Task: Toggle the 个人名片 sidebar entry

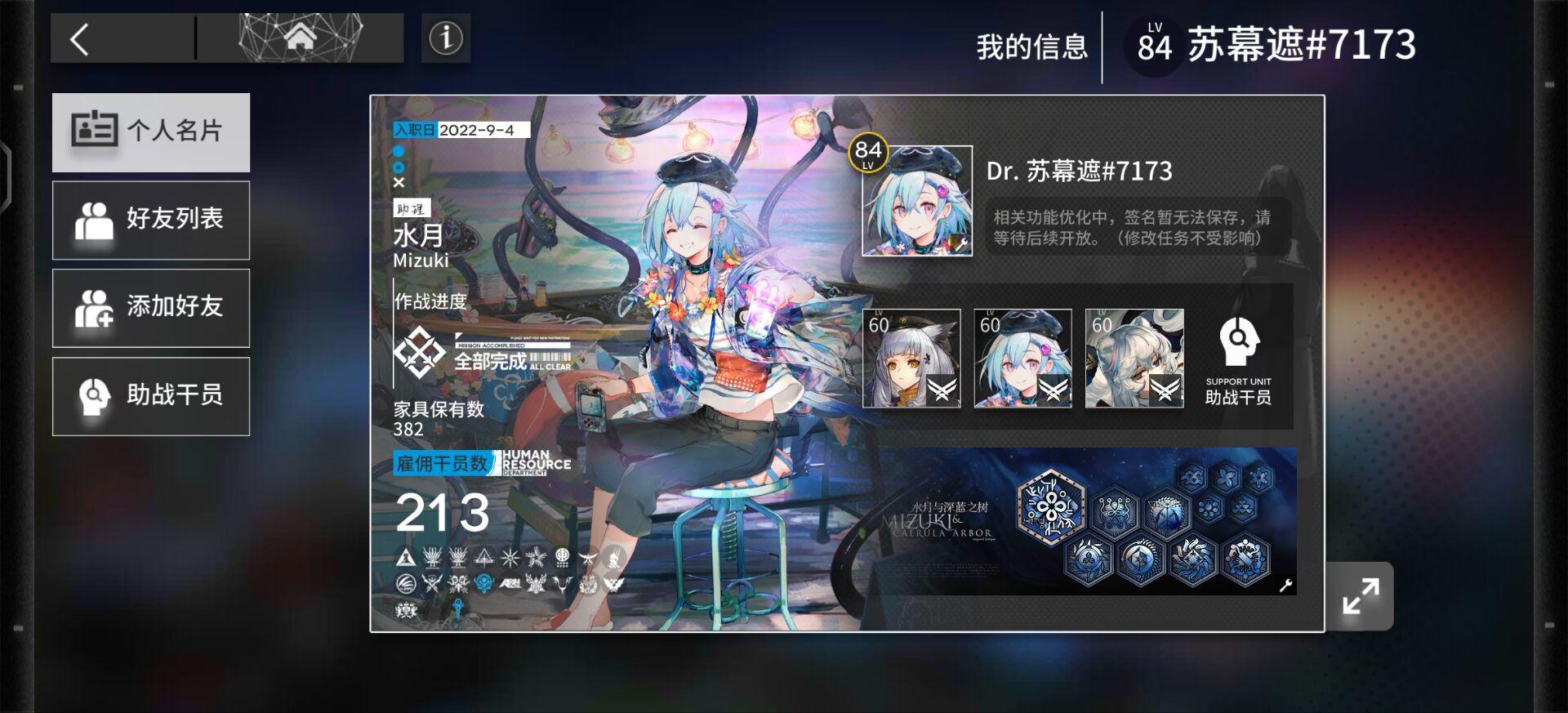Action: tap(150, 131)
